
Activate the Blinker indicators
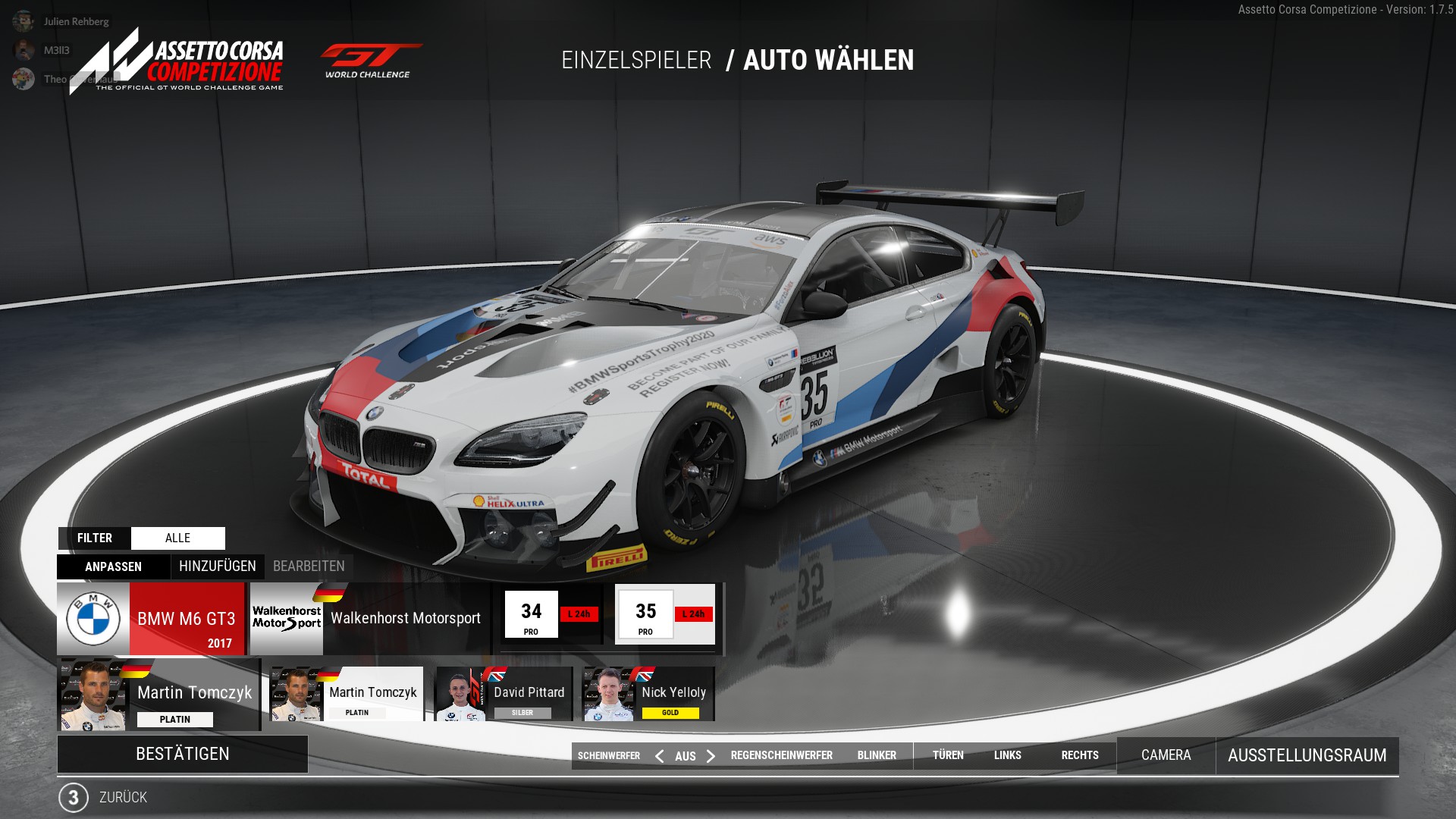coord(877,755)
